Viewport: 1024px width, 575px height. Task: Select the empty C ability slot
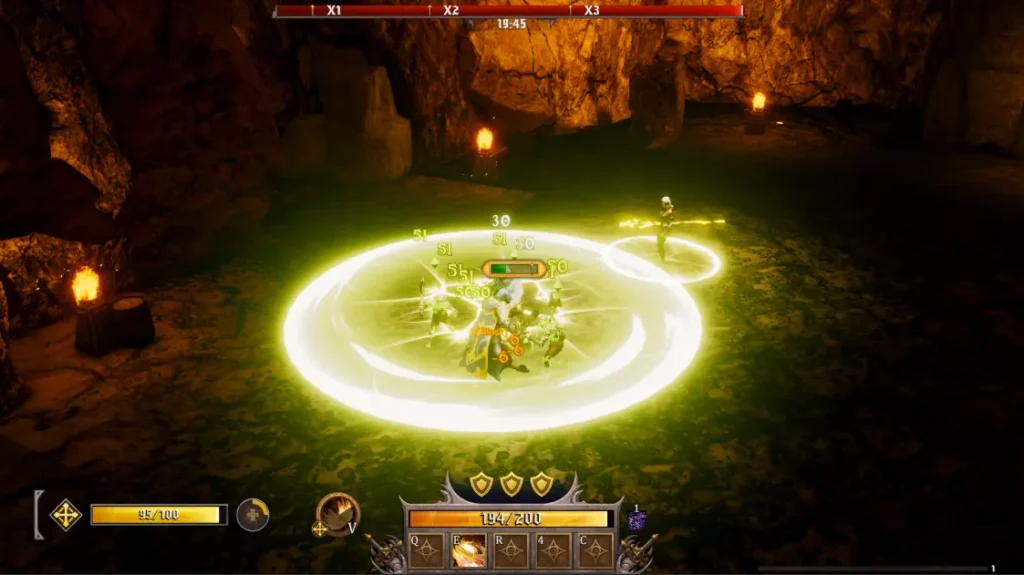[x=596, y=550]
